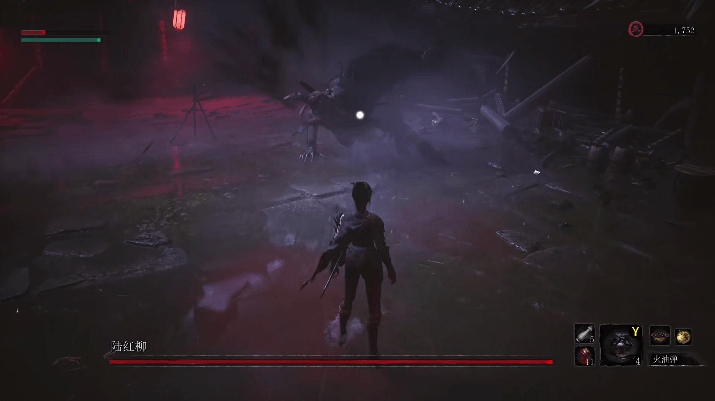Click the red circular currency emblem
The height and width of the screenshot is (401, 715).
pos(635,30)
